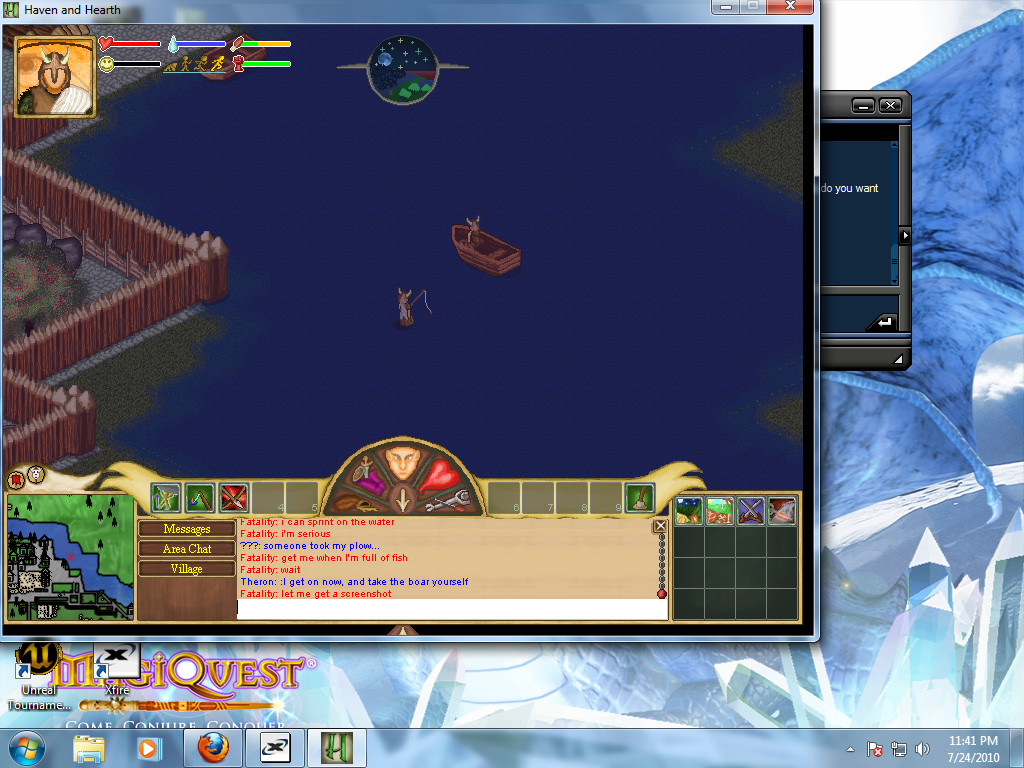Click the chat text input field
This screenshot has width=1024, height=768.
pyautogui.click(x=452, y=609)
